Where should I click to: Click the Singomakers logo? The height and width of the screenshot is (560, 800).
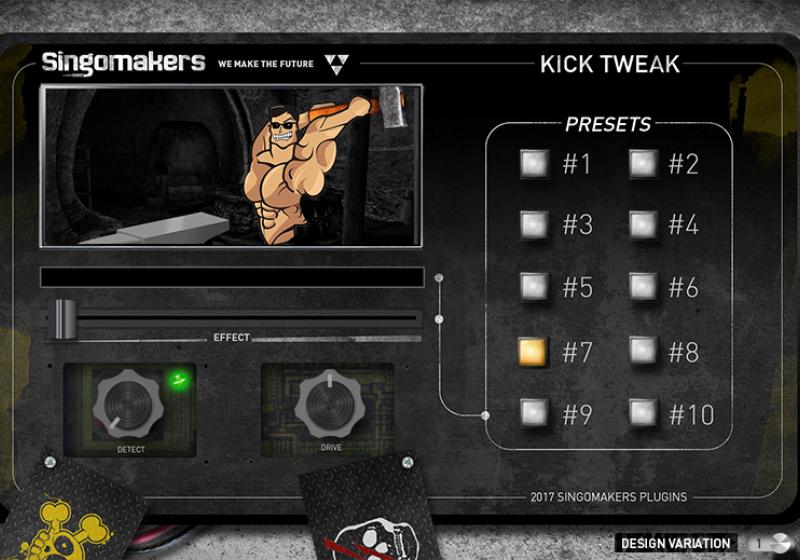(123, 63)
